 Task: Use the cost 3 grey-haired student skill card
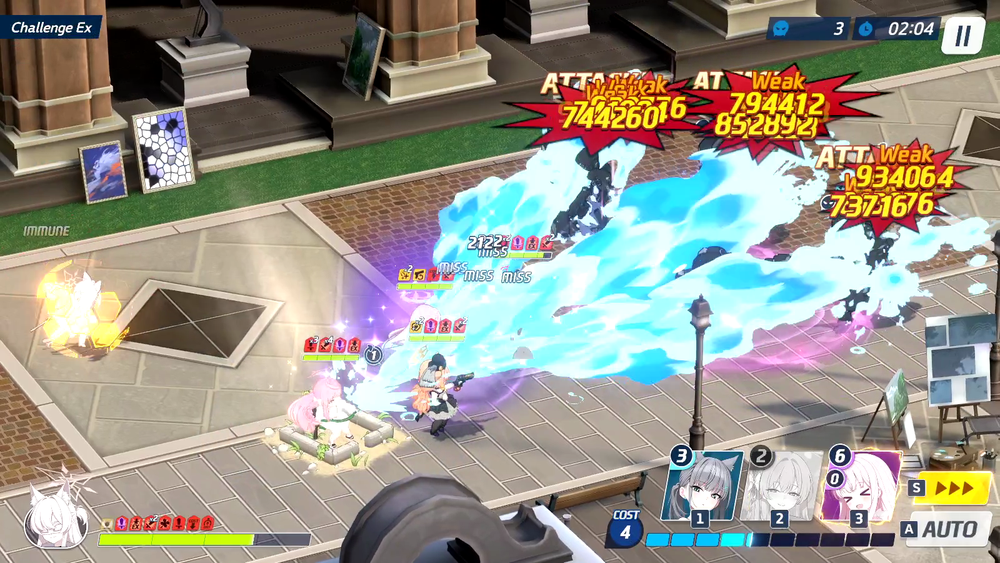click(x=702, y=487)
